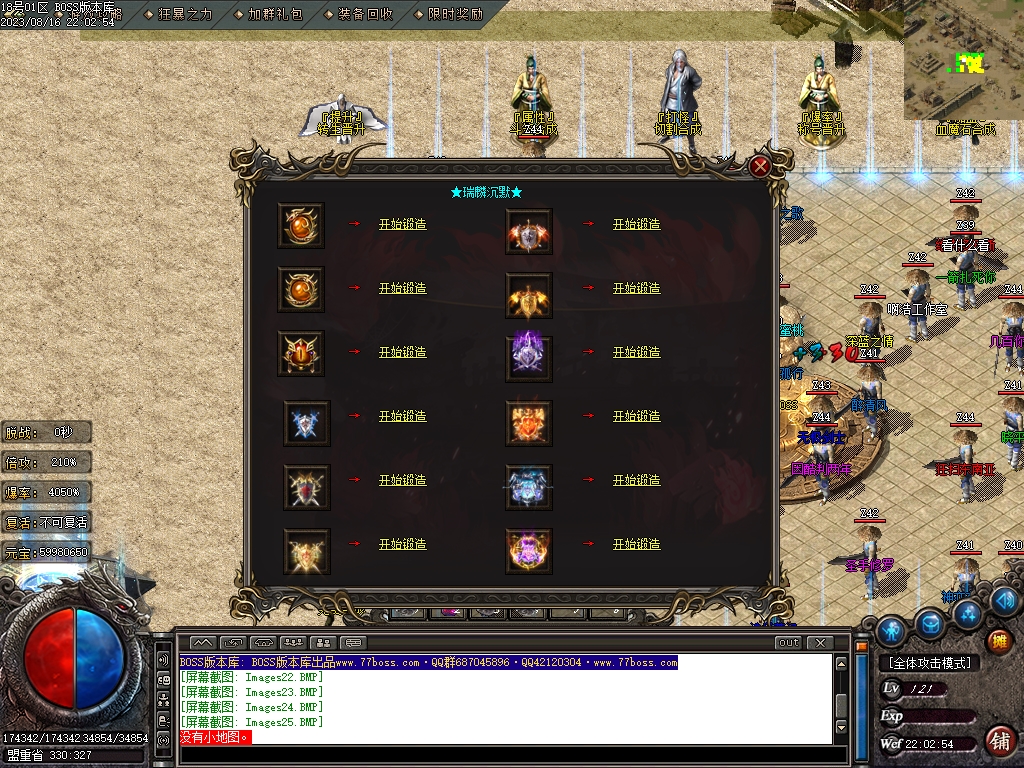This screenshot has height=768, width=1024.
Task: Close the chat panel with its X button
Action: [820, 643]
